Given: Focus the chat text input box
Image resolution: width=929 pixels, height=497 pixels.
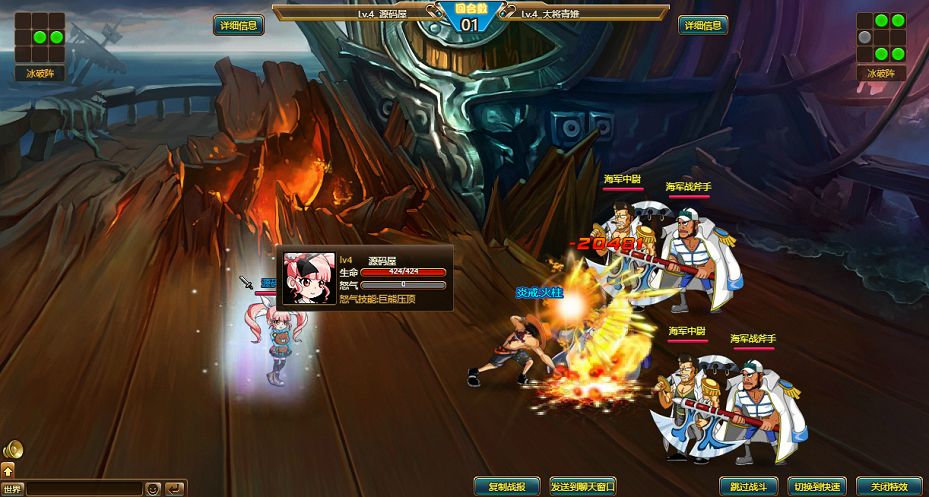Looking at the screenshot, I should 84,489.
